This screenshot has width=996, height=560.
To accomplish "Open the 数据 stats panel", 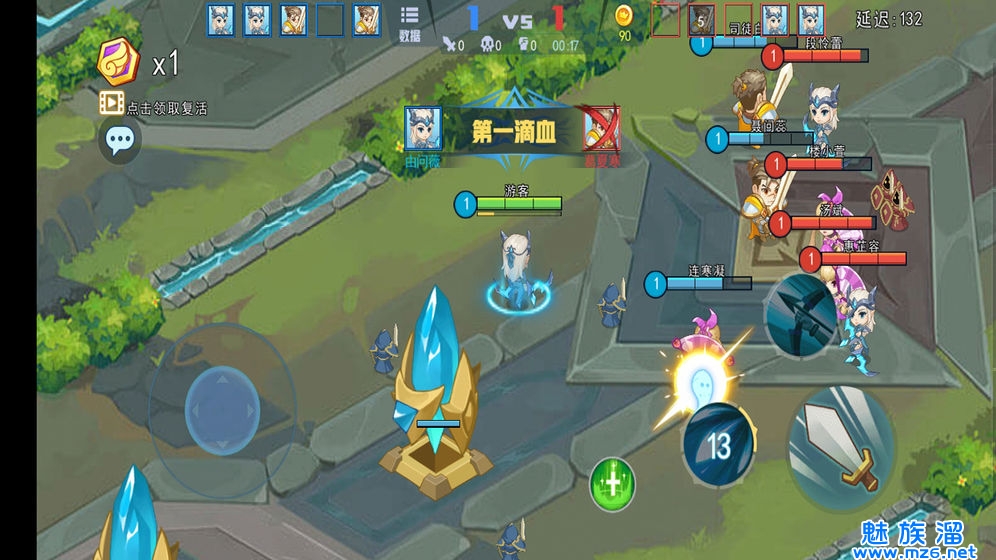I will pos(409,23).
